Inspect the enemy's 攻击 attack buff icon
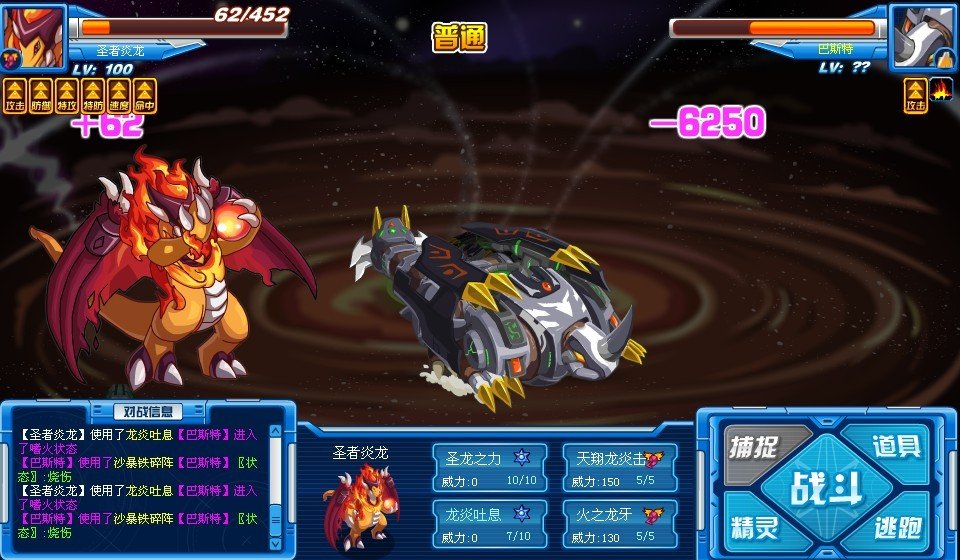Viewport: 960px width, 560px height. pyautogui.click(x=915, y=96)
